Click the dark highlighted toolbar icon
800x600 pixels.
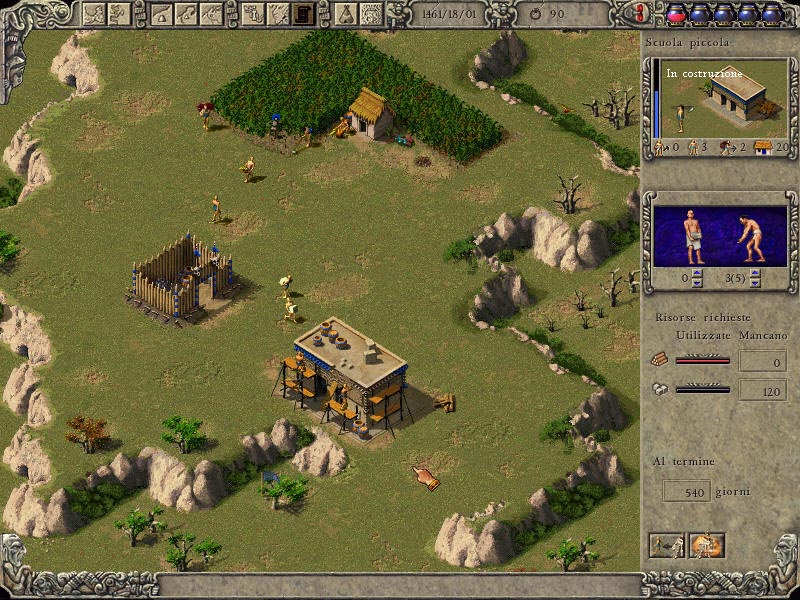[302, 13]
